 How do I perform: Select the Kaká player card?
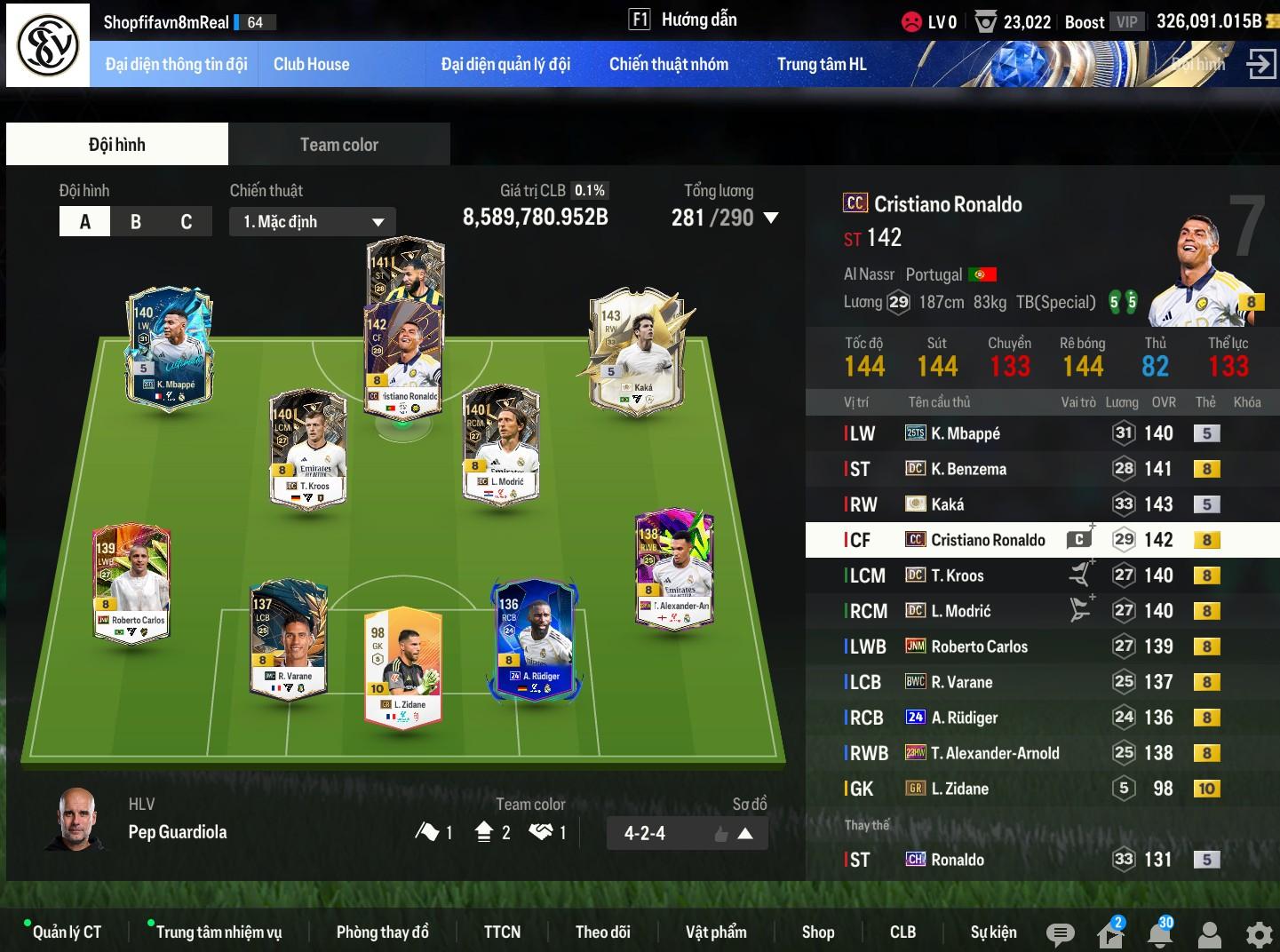637,351
